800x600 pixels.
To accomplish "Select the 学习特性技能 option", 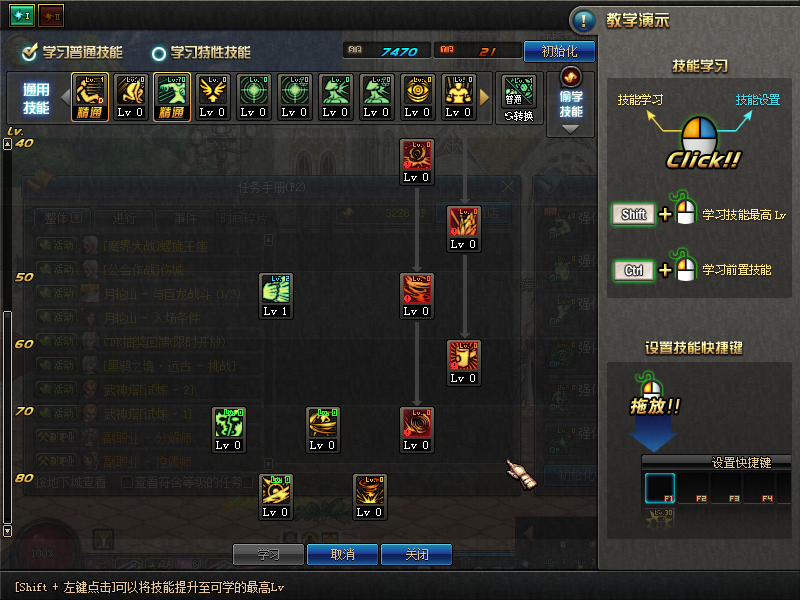I will pos(158,53).
